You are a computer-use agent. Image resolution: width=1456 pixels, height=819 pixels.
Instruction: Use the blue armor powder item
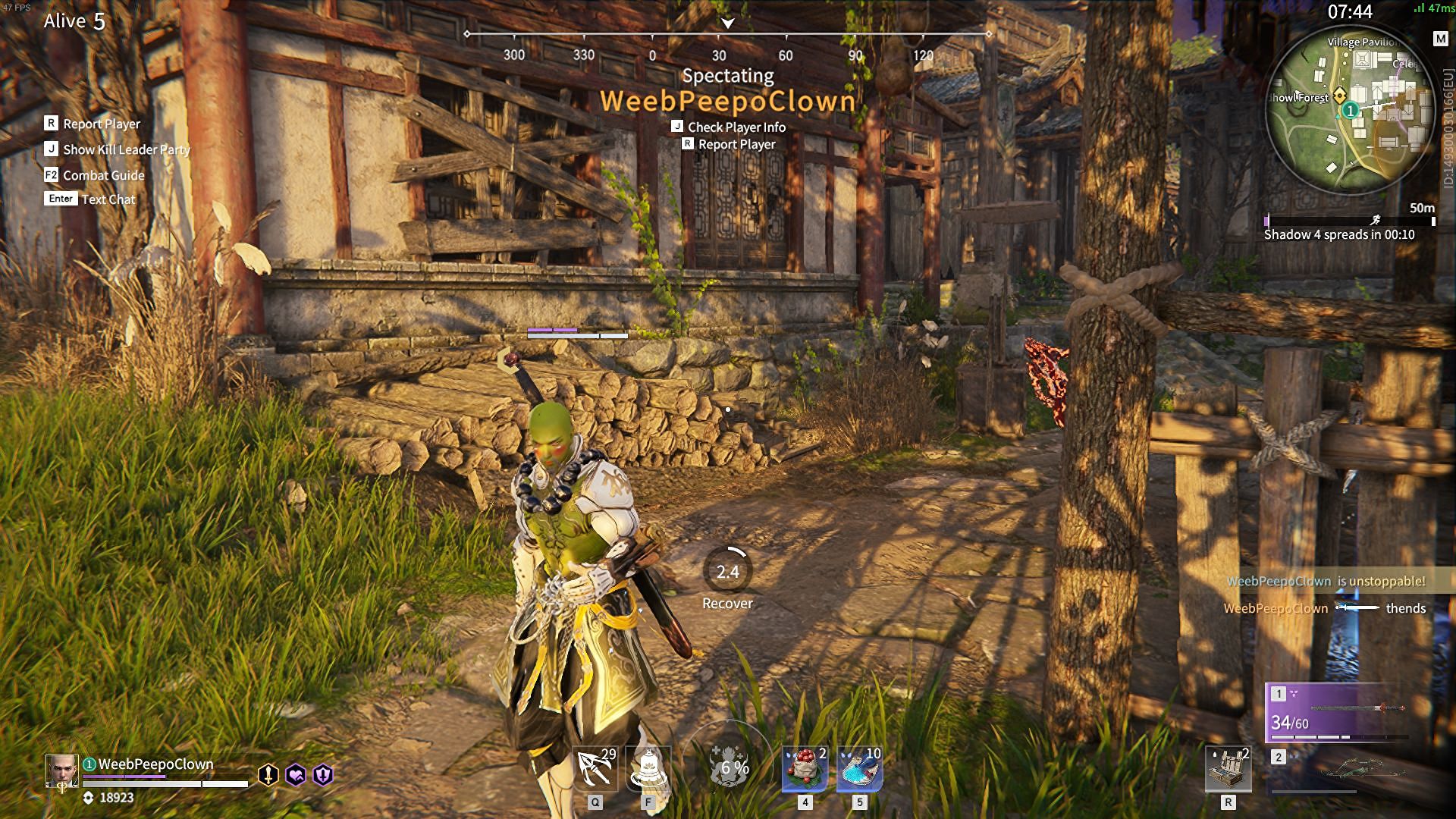859,768
